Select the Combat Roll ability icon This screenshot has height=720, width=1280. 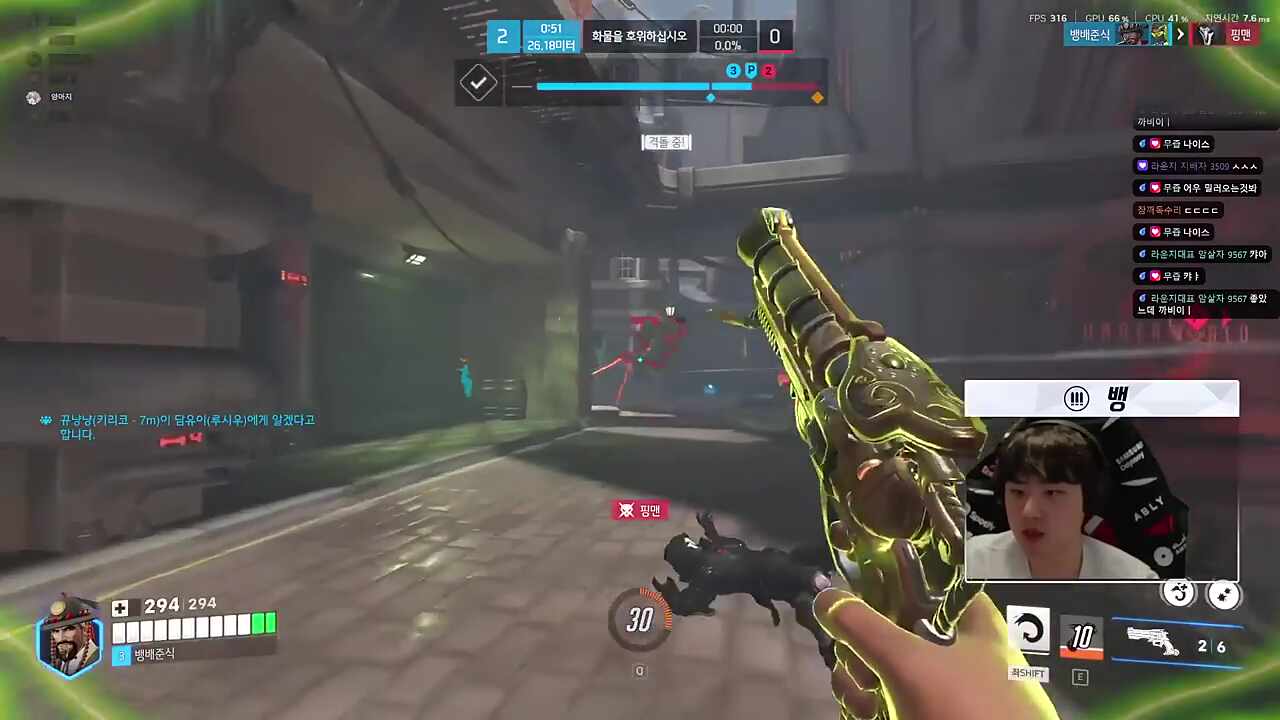point(1029,632)
